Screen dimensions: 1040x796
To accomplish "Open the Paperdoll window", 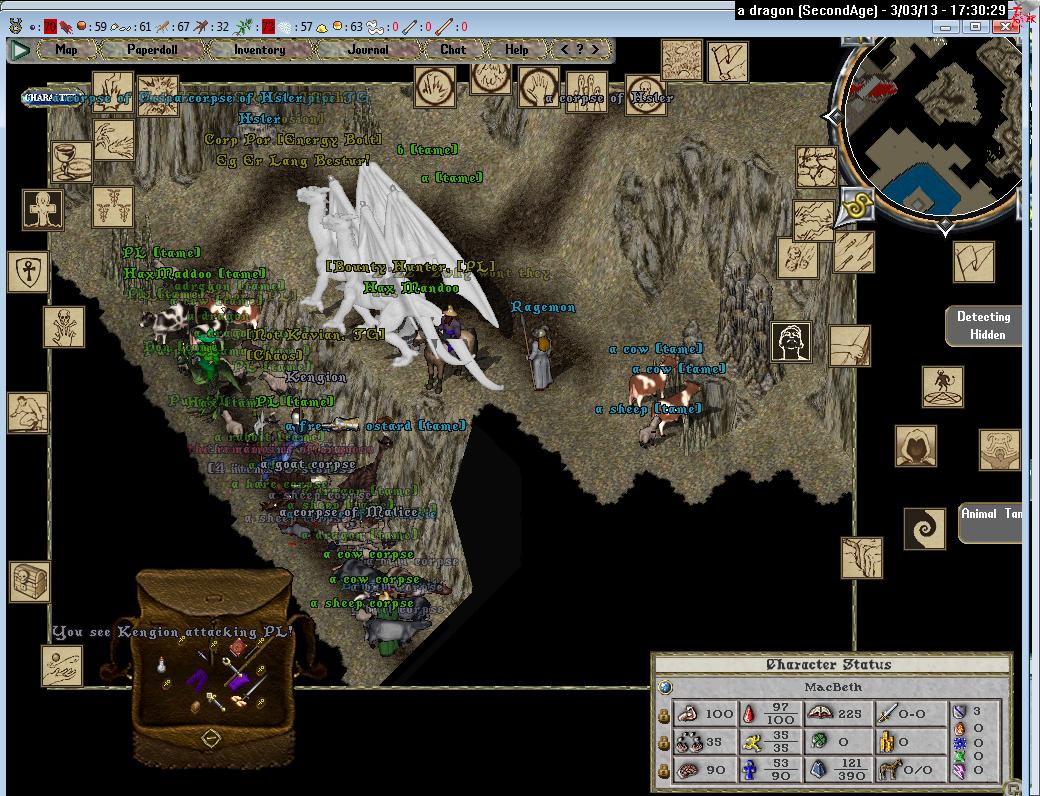I will 151,49.
